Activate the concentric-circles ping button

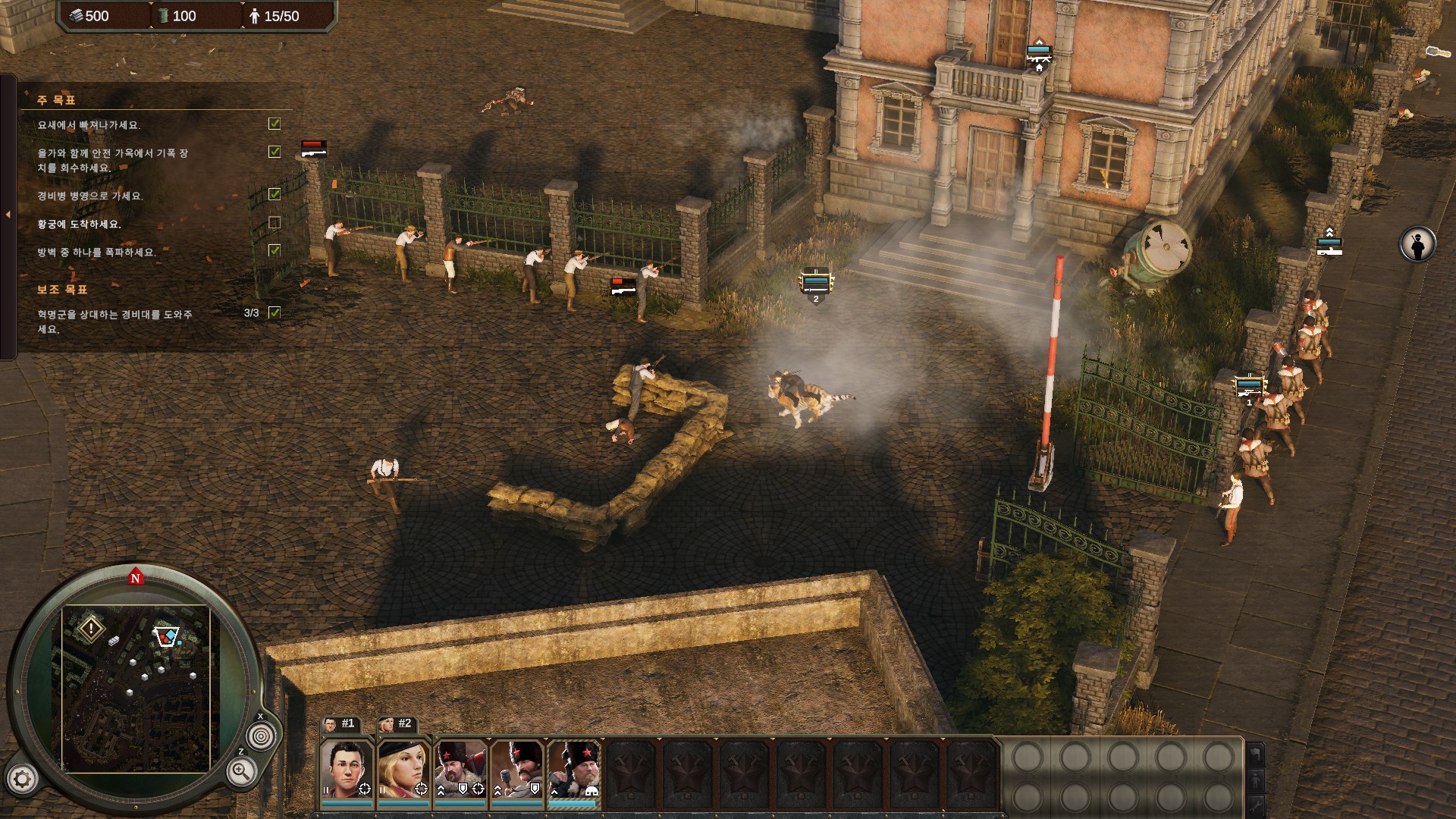click(261, 736)
